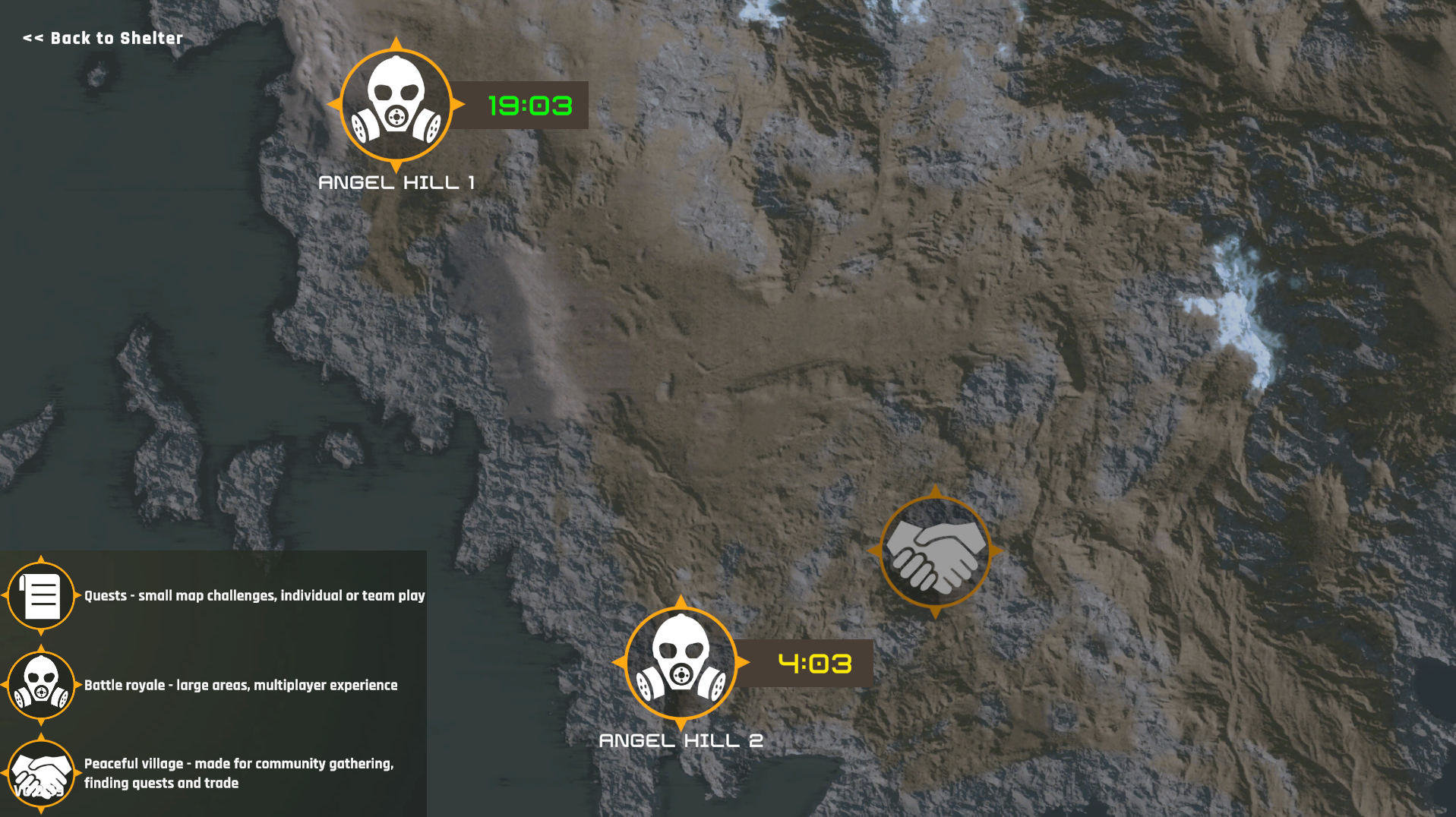Go back to the Shelter
Viewport: 1456px width, 817px height.
click(103, 38)
